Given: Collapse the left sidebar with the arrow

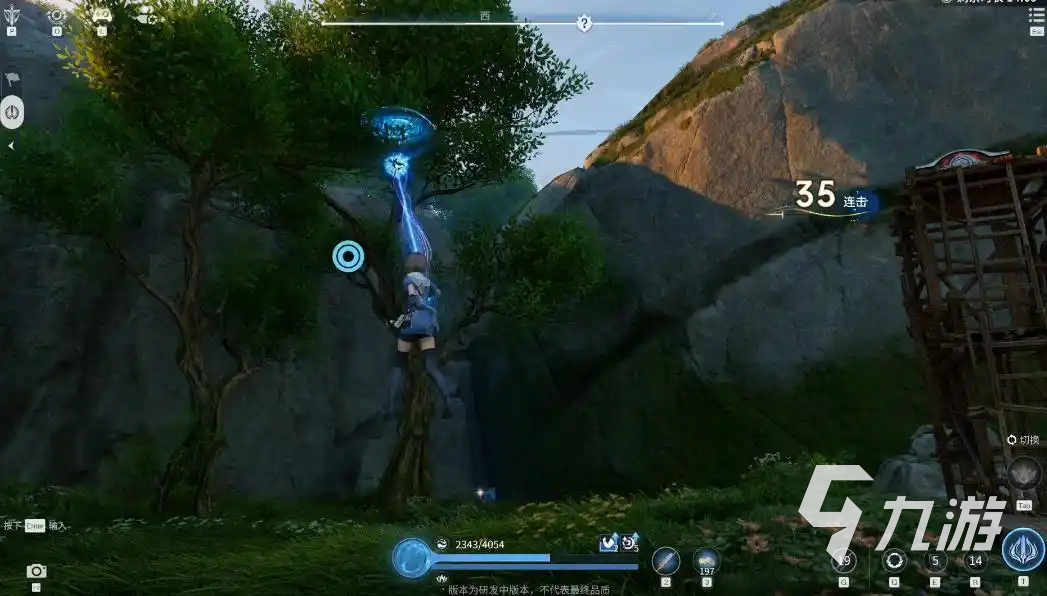Looking at the screenshot, I should click(x=11, y=146).
